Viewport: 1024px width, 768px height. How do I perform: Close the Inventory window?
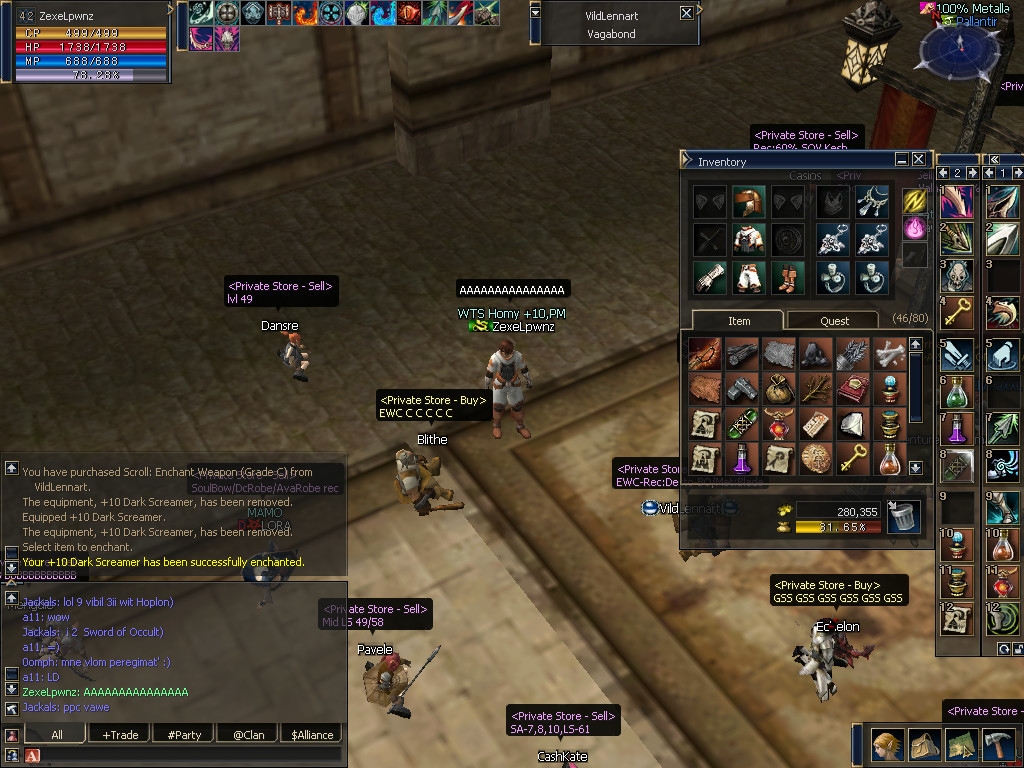(918, 160)
